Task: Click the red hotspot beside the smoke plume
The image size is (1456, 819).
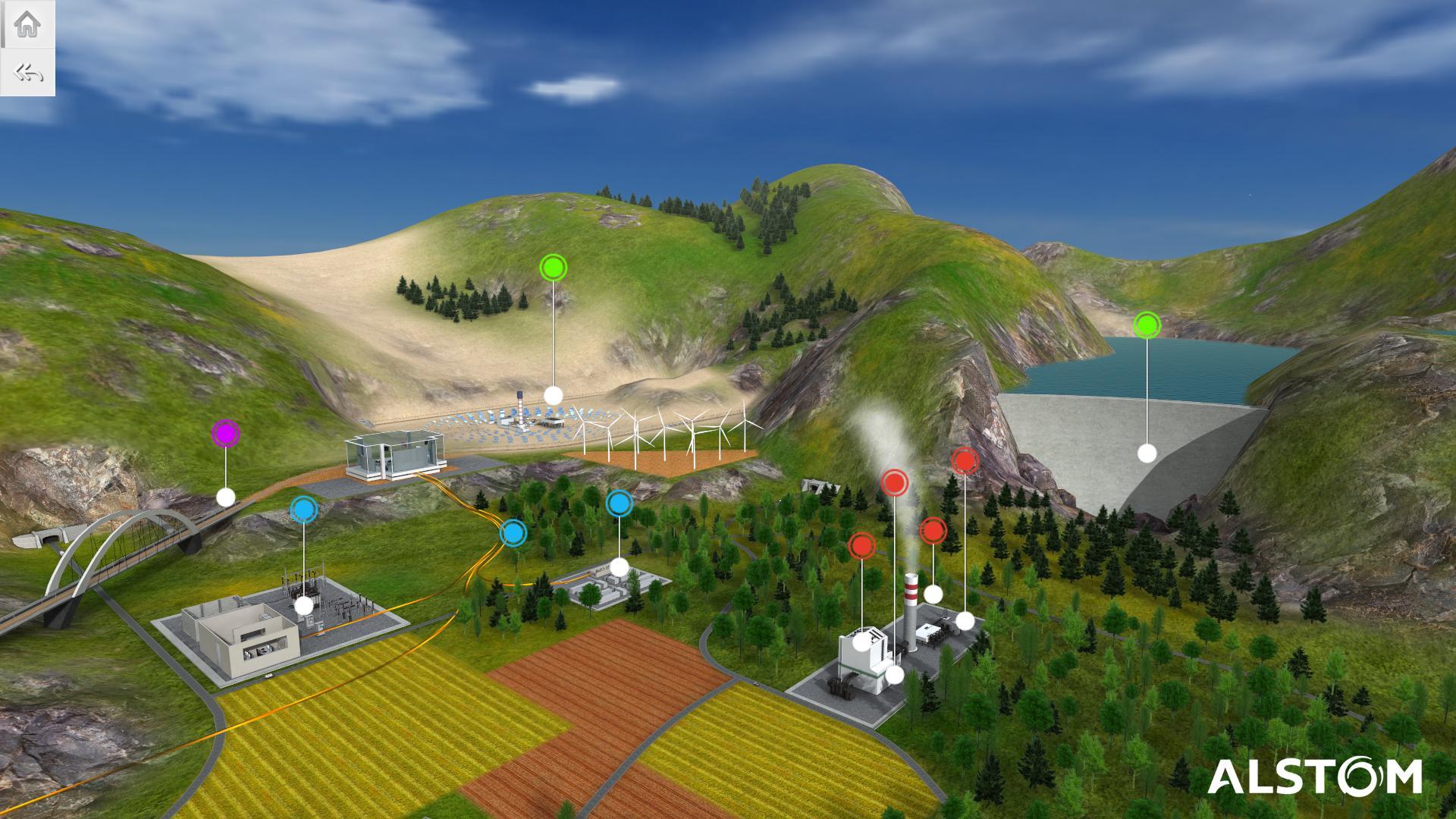Action: click(x=893, y=481)
